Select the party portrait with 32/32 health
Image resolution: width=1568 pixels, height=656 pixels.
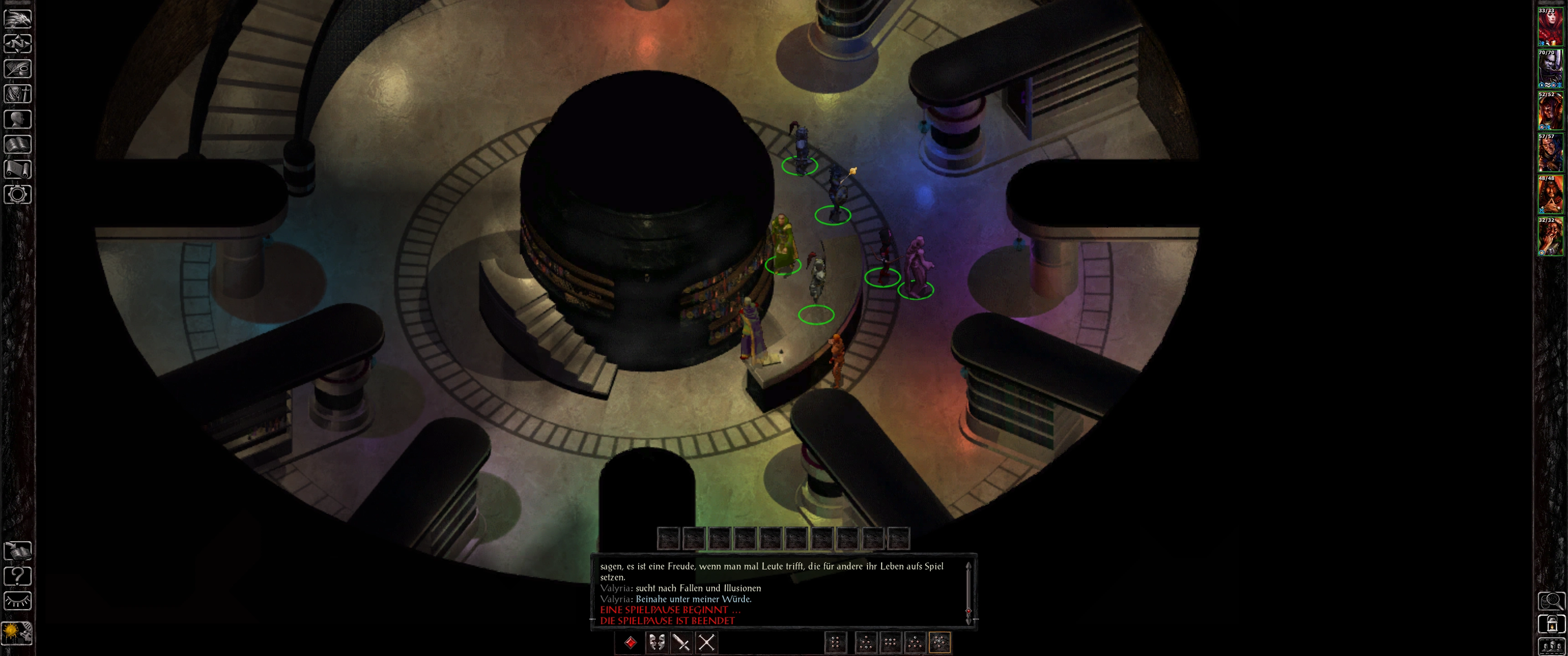(1550, 236)
